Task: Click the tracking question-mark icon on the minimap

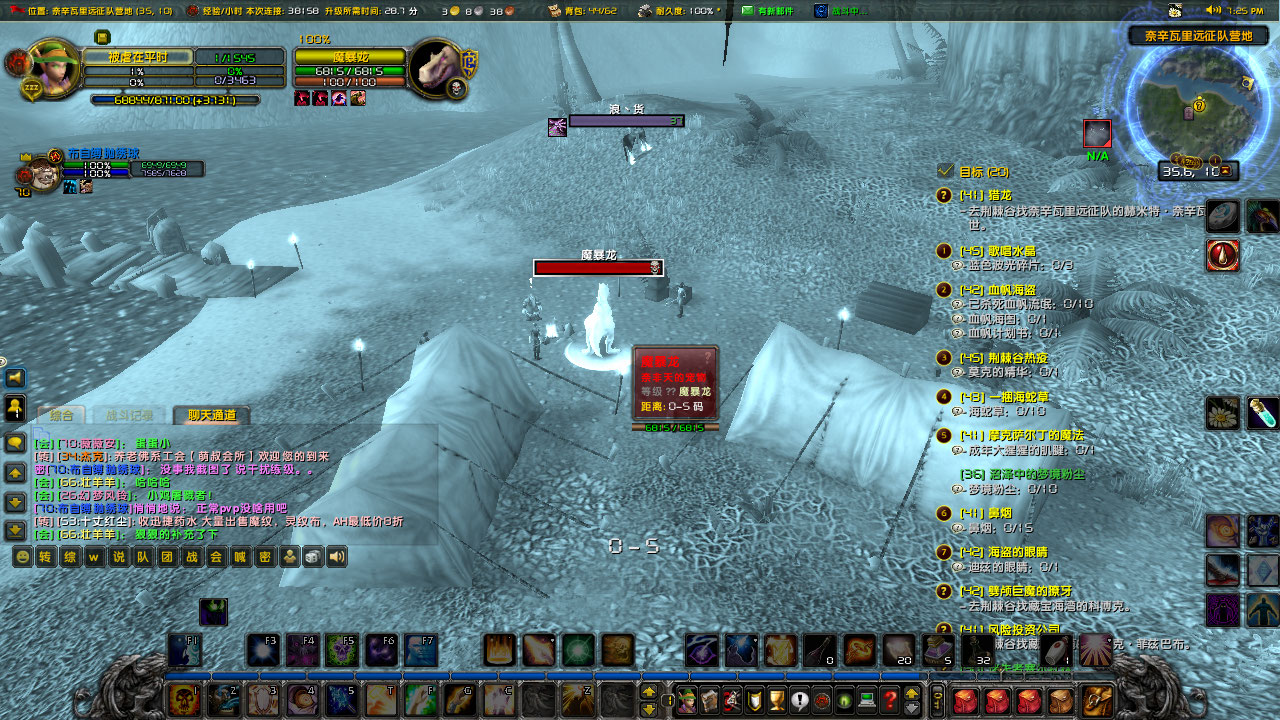Action: pos(1199,105)
